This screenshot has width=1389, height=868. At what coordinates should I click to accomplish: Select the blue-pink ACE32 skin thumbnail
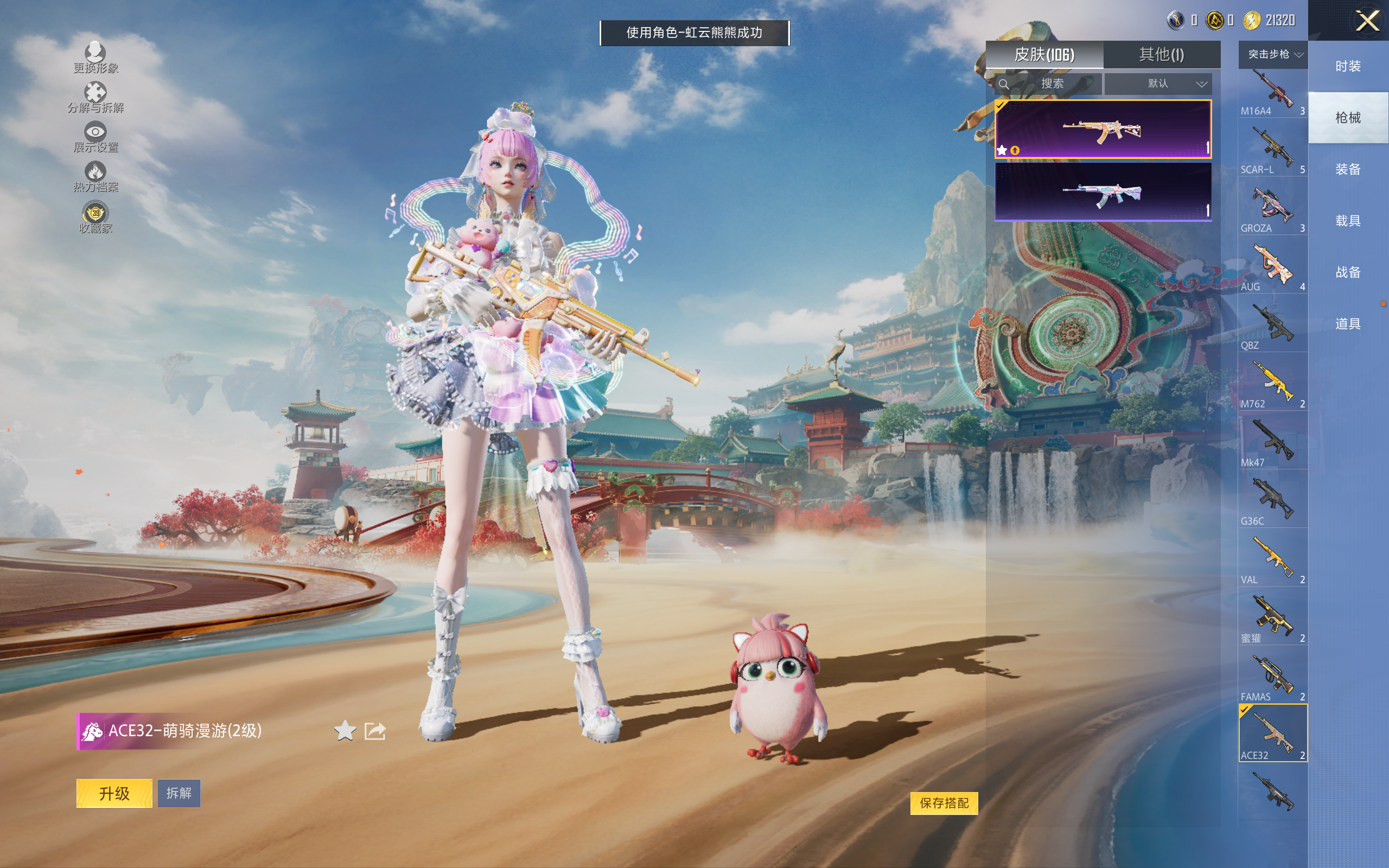(1103, 192)
